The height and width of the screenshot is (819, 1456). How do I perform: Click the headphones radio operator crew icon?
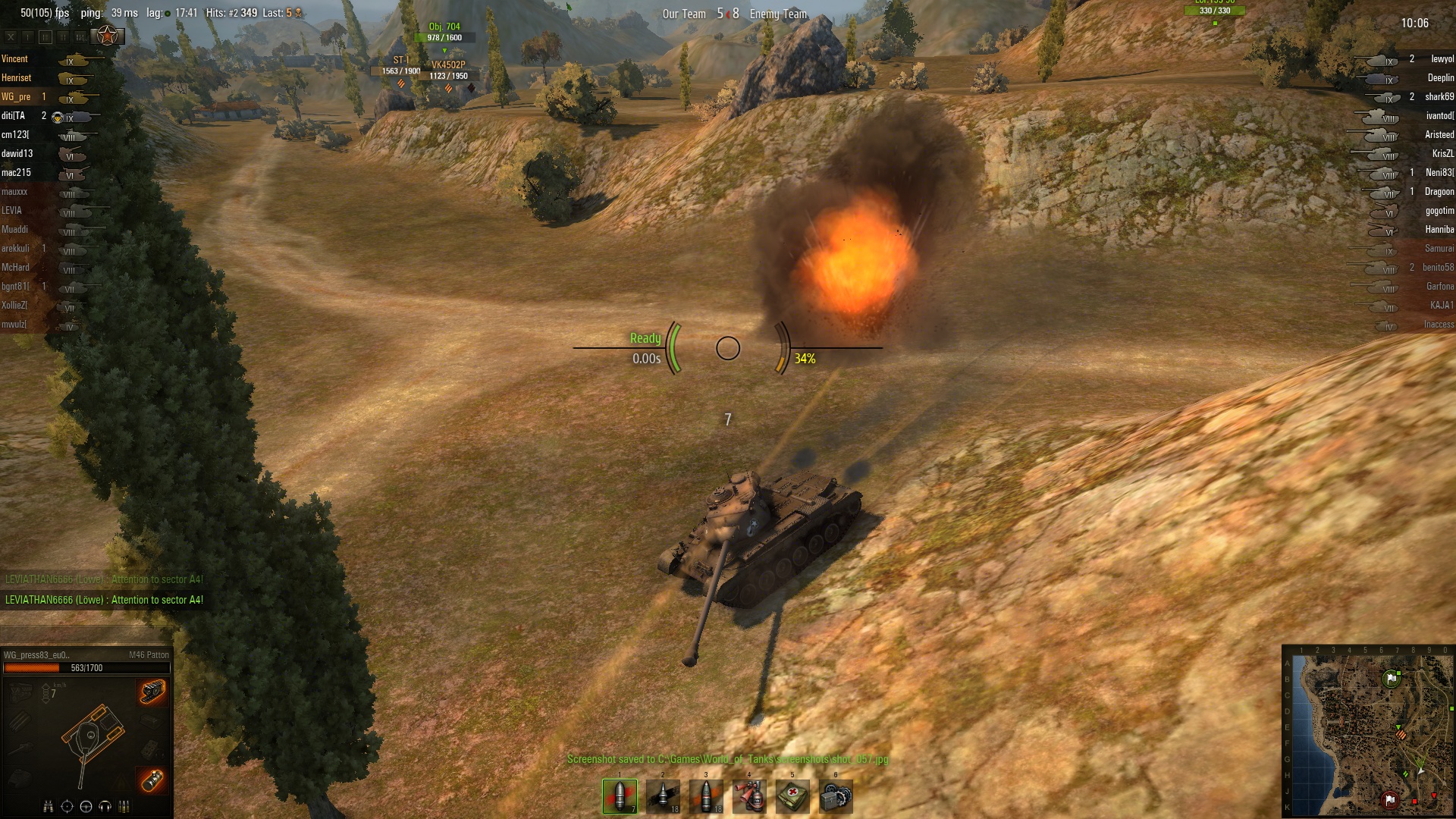pyautogui.click(x=105, y=806)
